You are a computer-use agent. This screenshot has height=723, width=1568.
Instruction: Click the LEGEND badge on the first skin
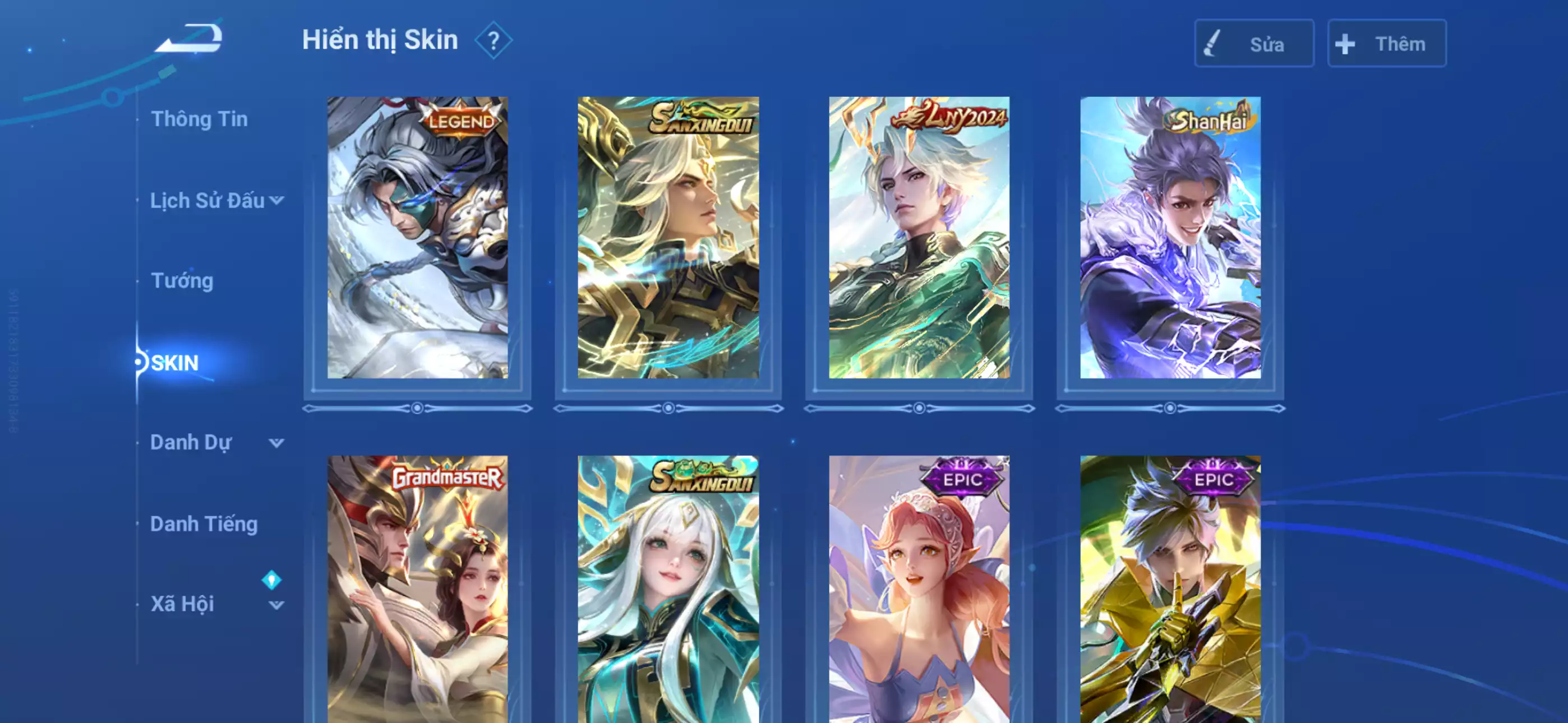(x=461, y=122)
